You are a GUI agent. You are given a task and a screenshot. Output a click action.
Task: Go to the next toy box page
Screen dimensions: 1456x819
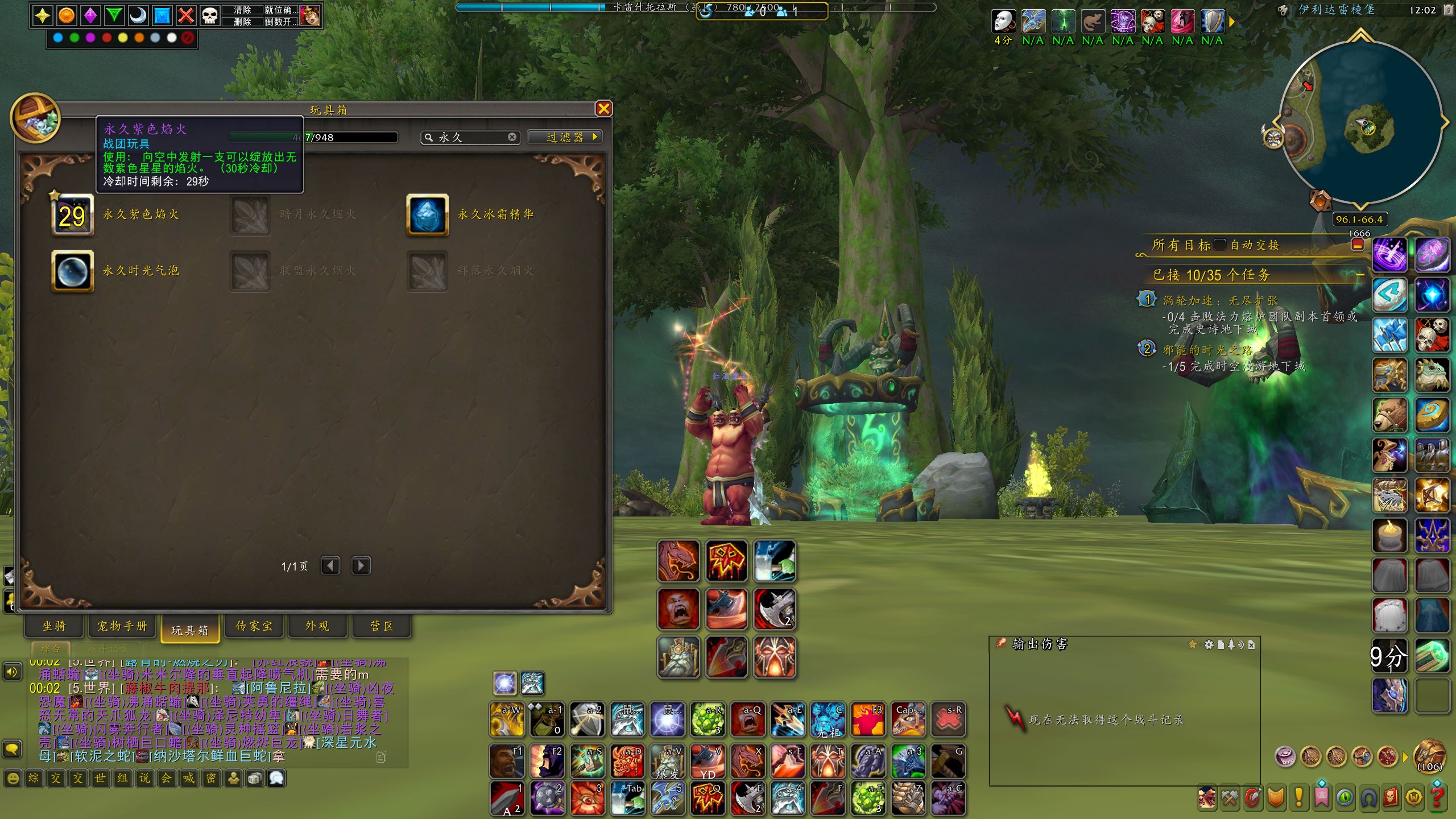(x=361, y=565)
